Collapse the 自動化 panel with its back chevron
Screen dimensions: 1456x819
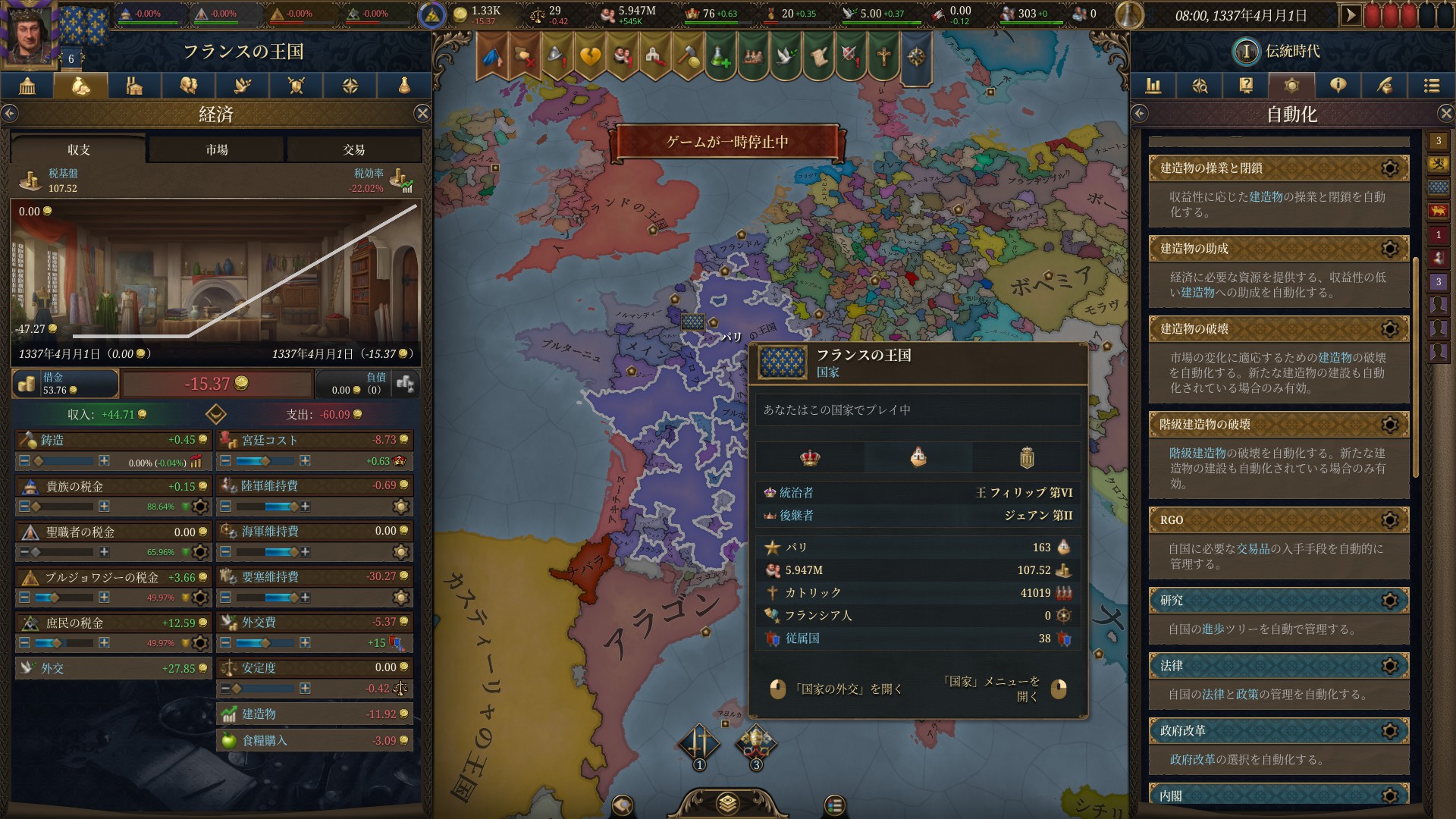tap(1139, 111)
